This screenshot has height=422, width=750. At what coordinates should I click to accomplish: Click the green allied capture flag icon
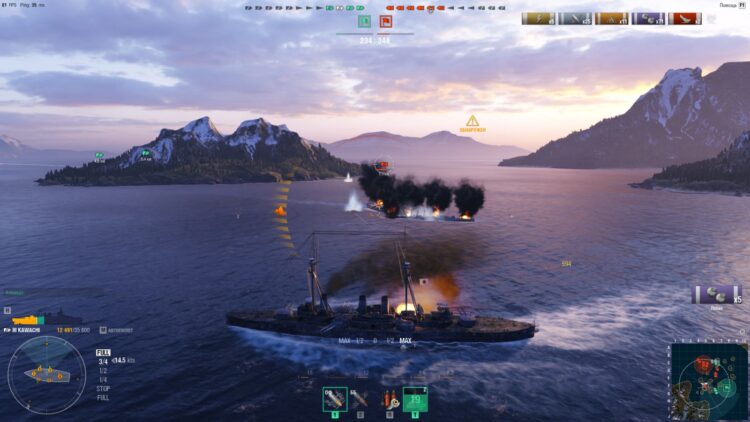coord(365,21)
